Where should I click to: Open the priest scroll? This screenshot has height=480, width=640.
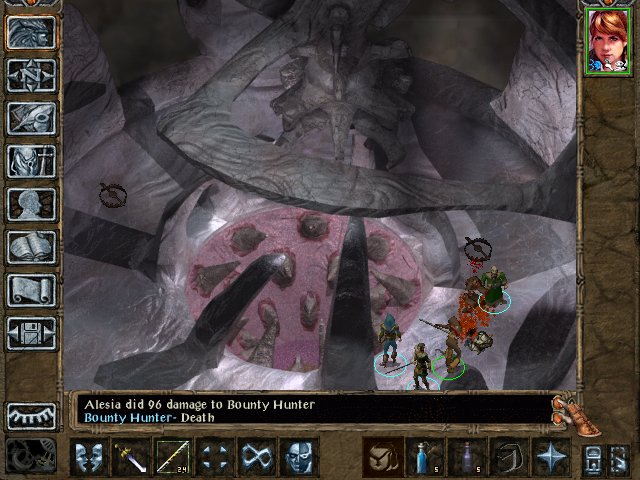pos(31,290)
